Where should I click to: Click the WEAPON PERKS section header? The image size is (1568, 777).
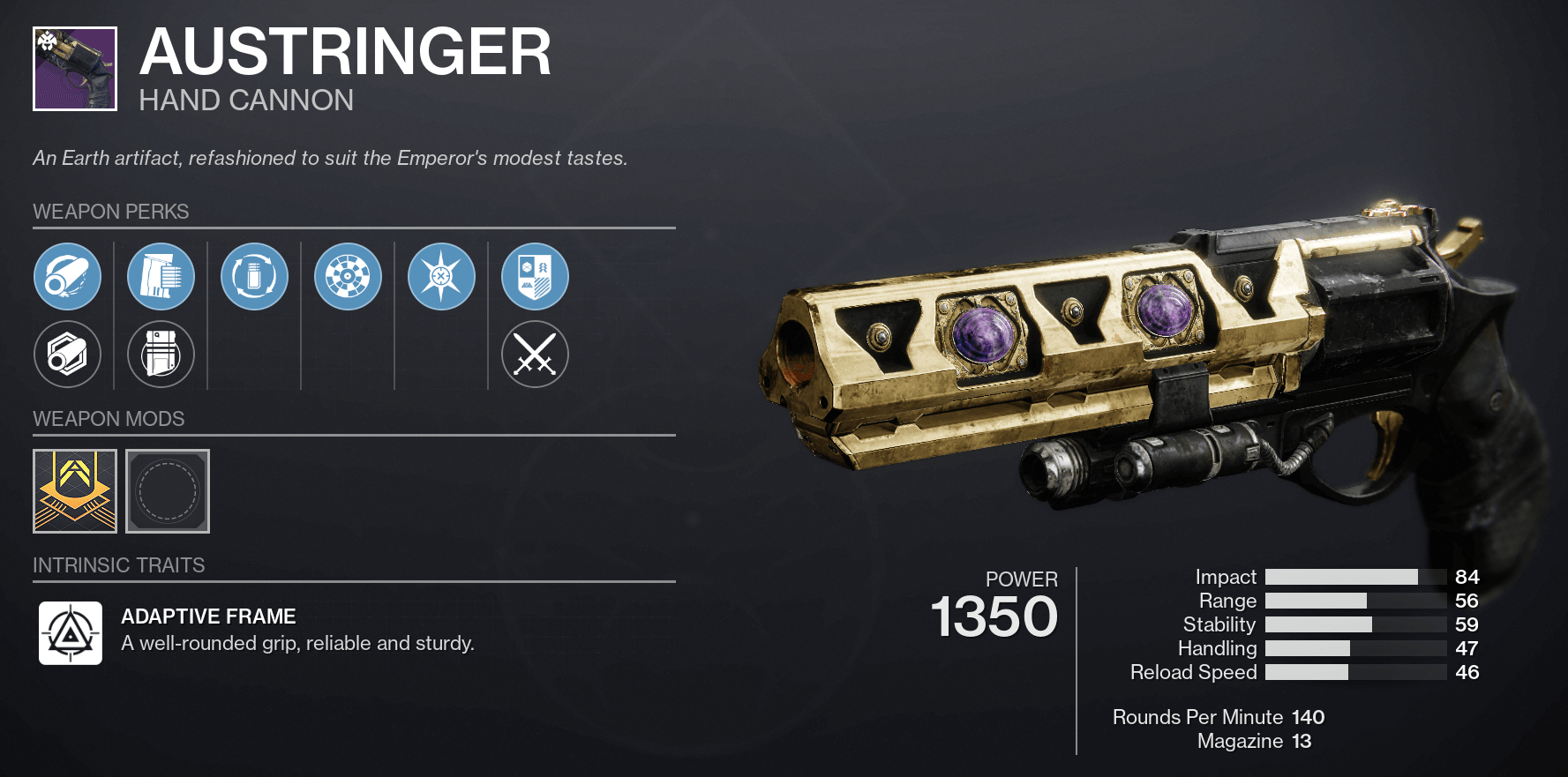point(110,212)
